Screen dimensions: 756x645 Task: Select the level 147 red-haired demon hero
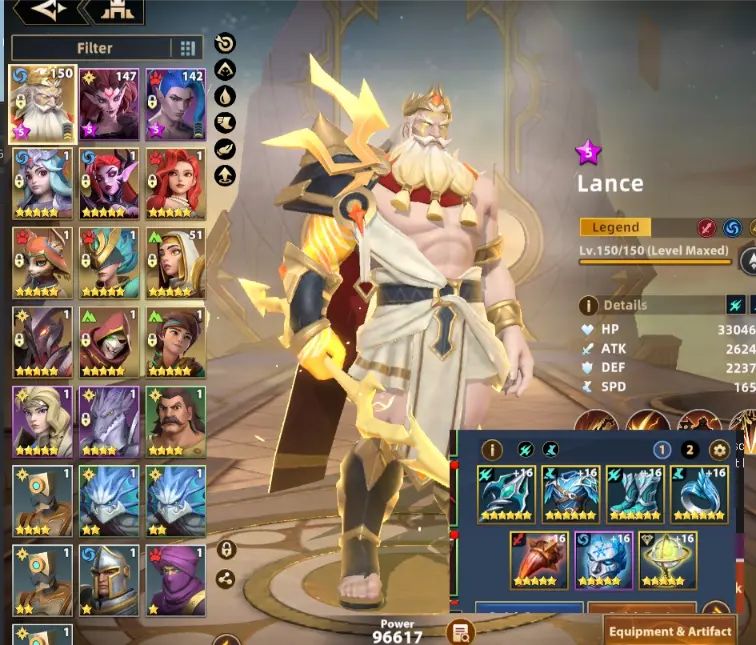(110, 103)
